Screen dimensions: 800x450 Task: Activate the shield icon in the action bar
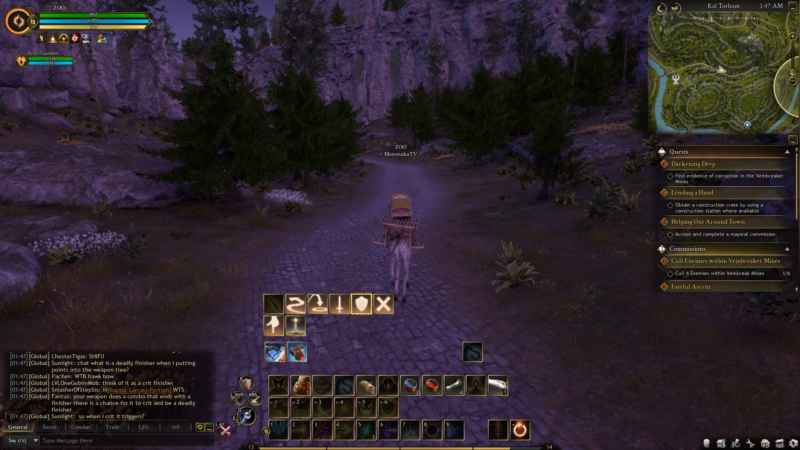coord(361,304)
